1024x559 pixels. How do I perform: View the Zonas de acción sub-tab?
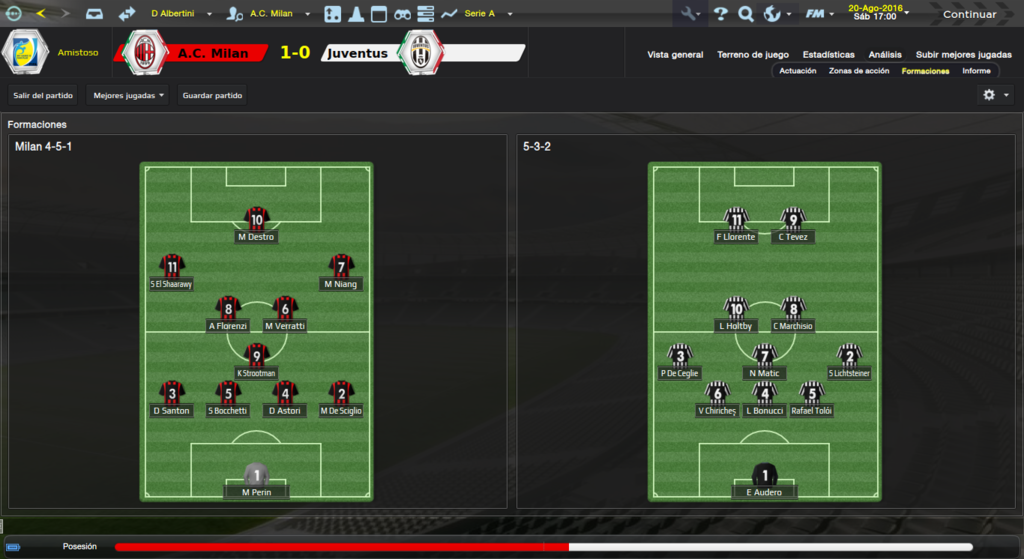coord(859,71)
